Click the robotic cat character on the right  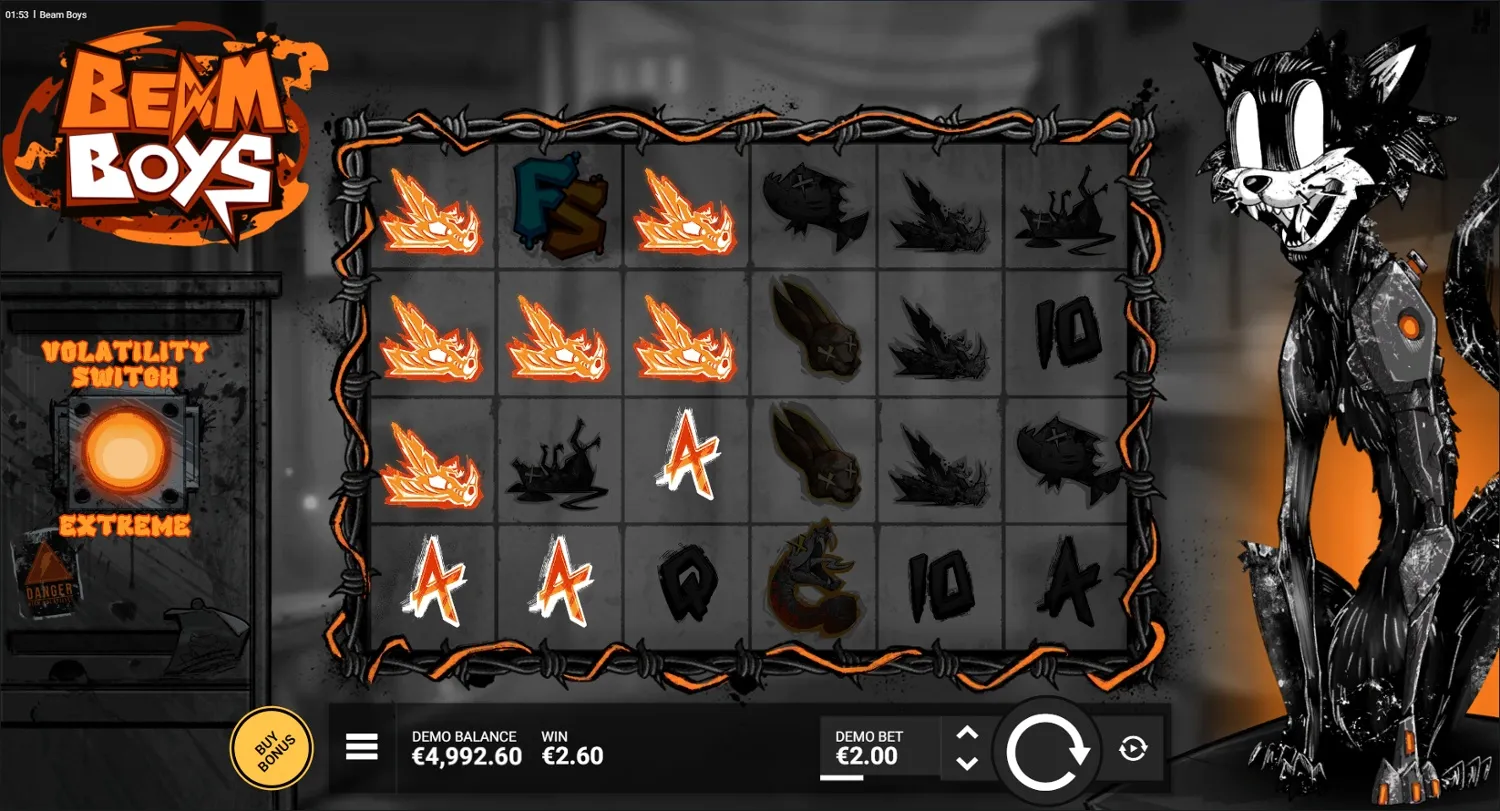[x=1330, y=400]
